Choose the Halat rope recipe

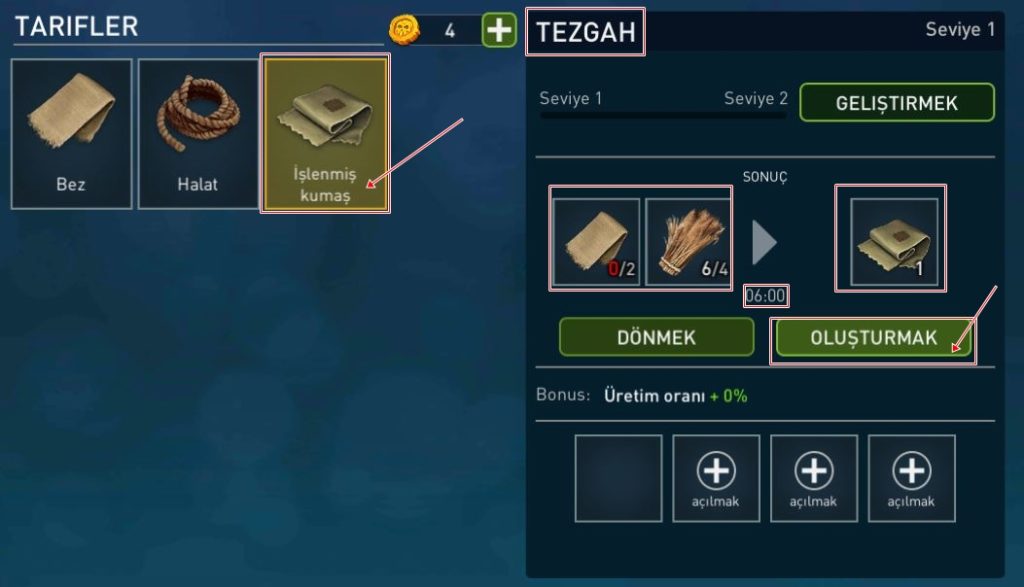coord(197,133)
